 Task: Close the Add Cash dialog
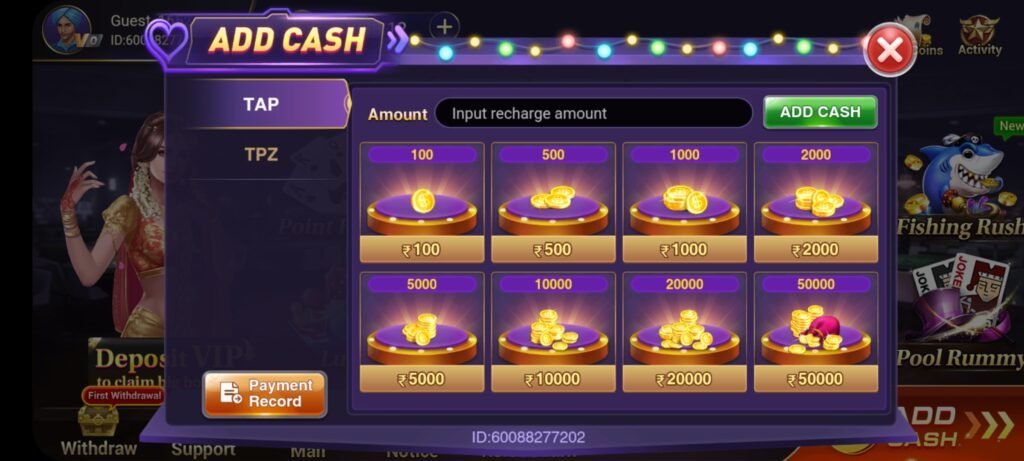click(889, 50)
